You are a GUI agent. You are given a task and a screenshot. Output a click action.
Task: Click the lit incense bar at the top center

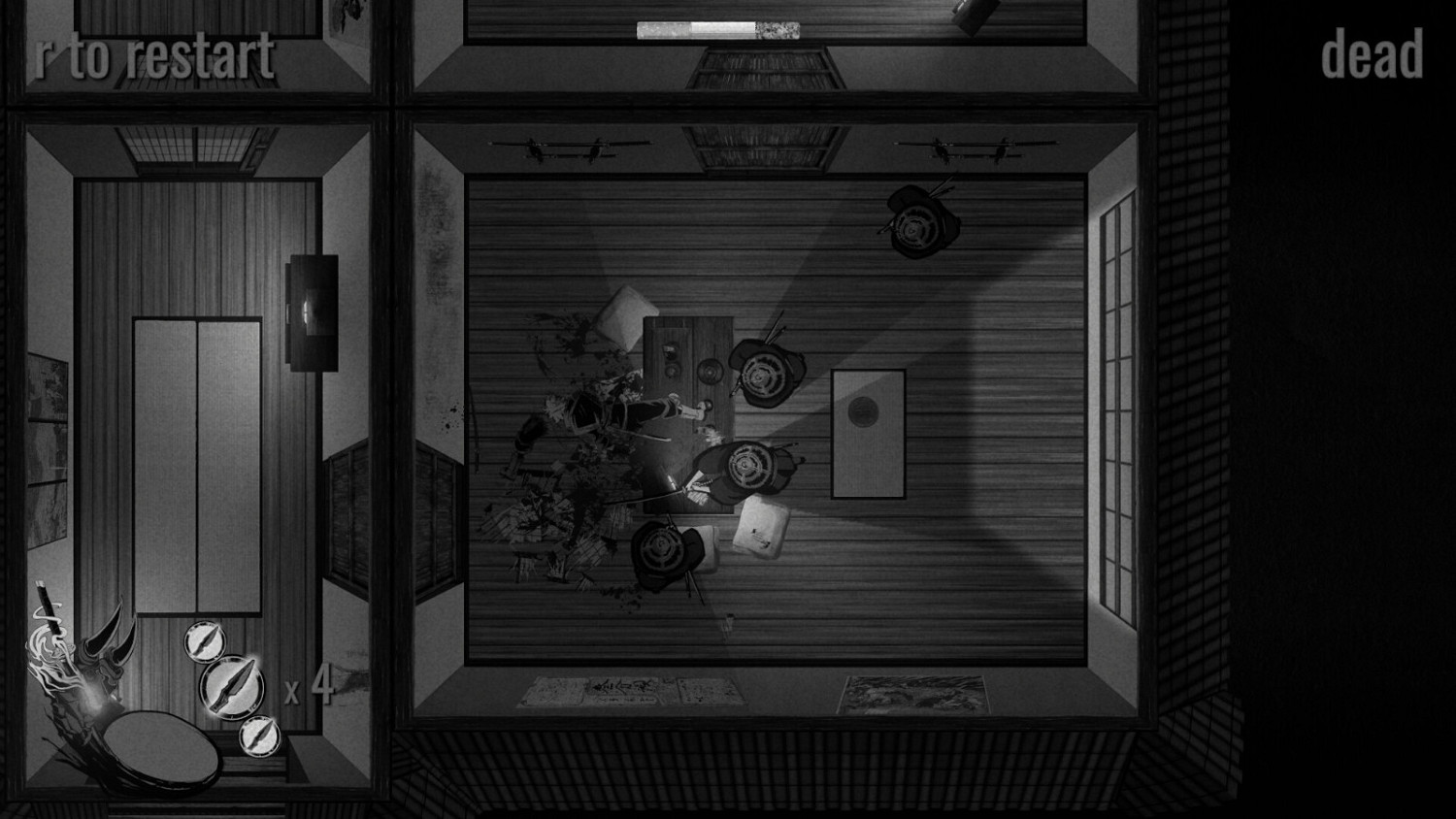click(x=718, y=29)
